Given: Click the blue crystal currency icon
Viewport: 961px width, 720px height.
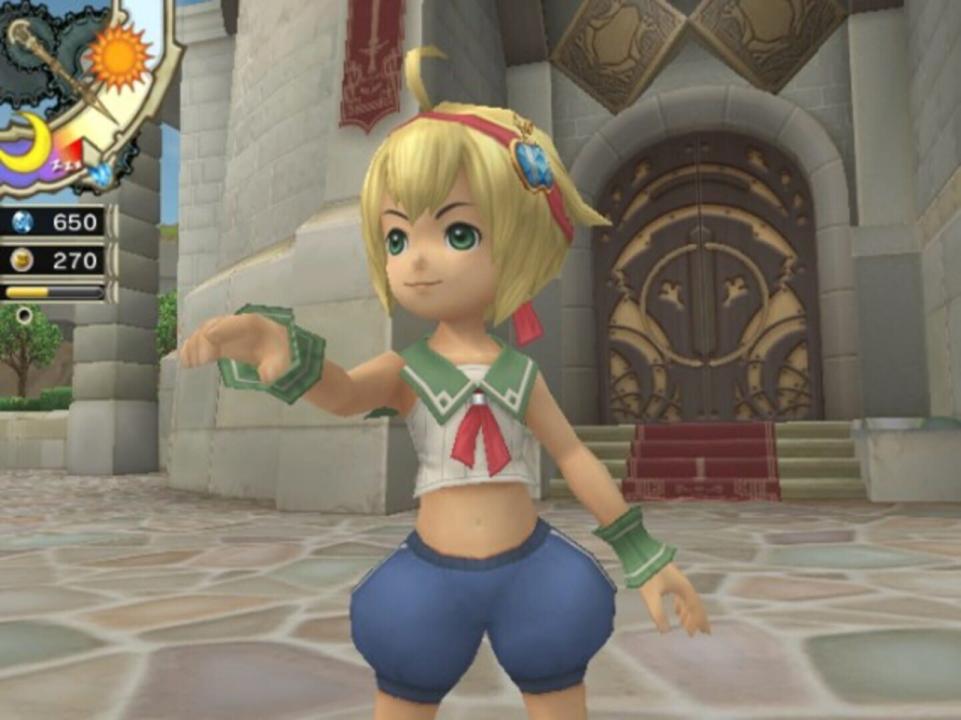Looking at the screenshot, I should [x=22, y=222].
